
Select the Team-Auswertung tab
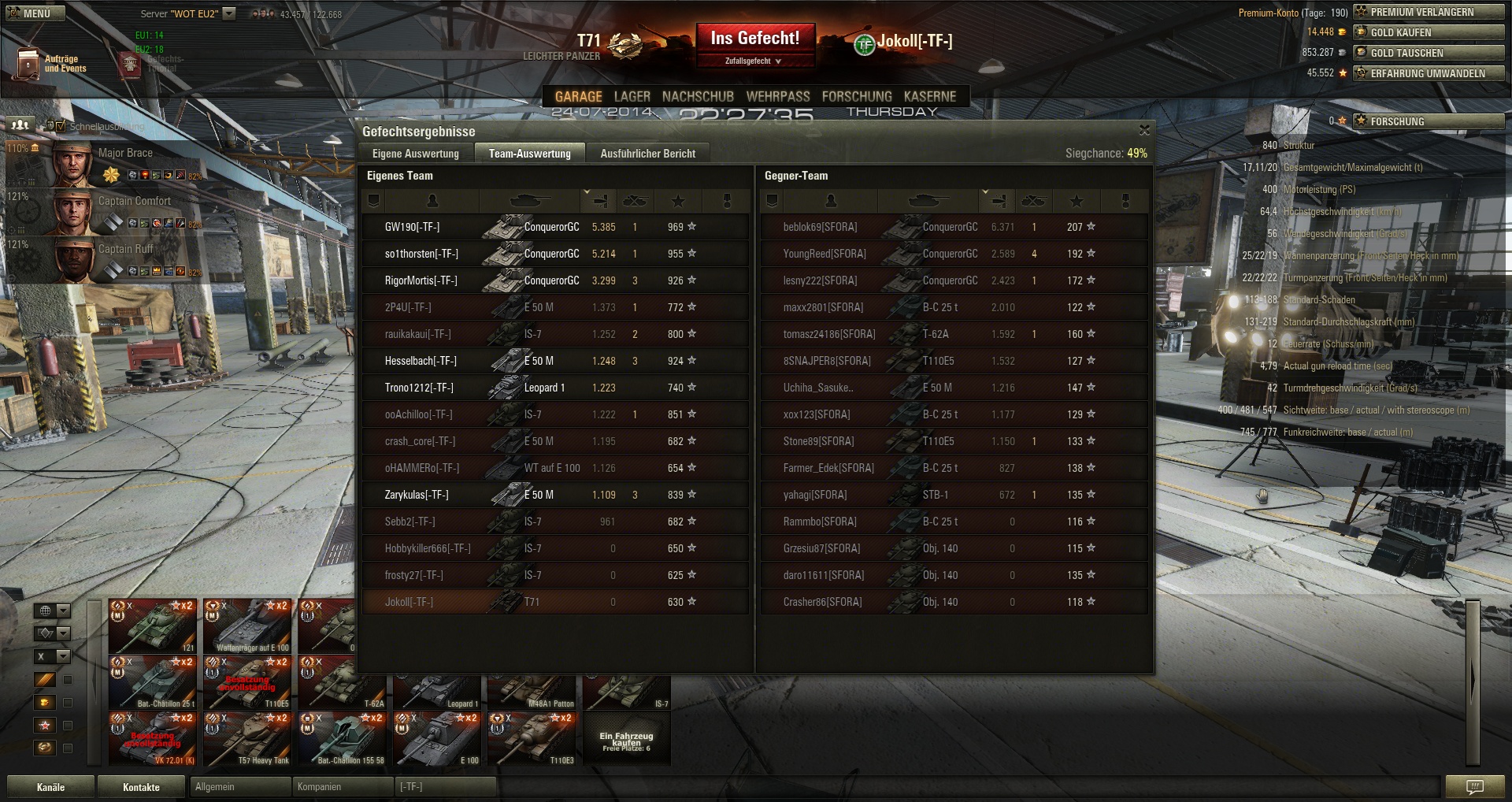(x=529, y=154)
